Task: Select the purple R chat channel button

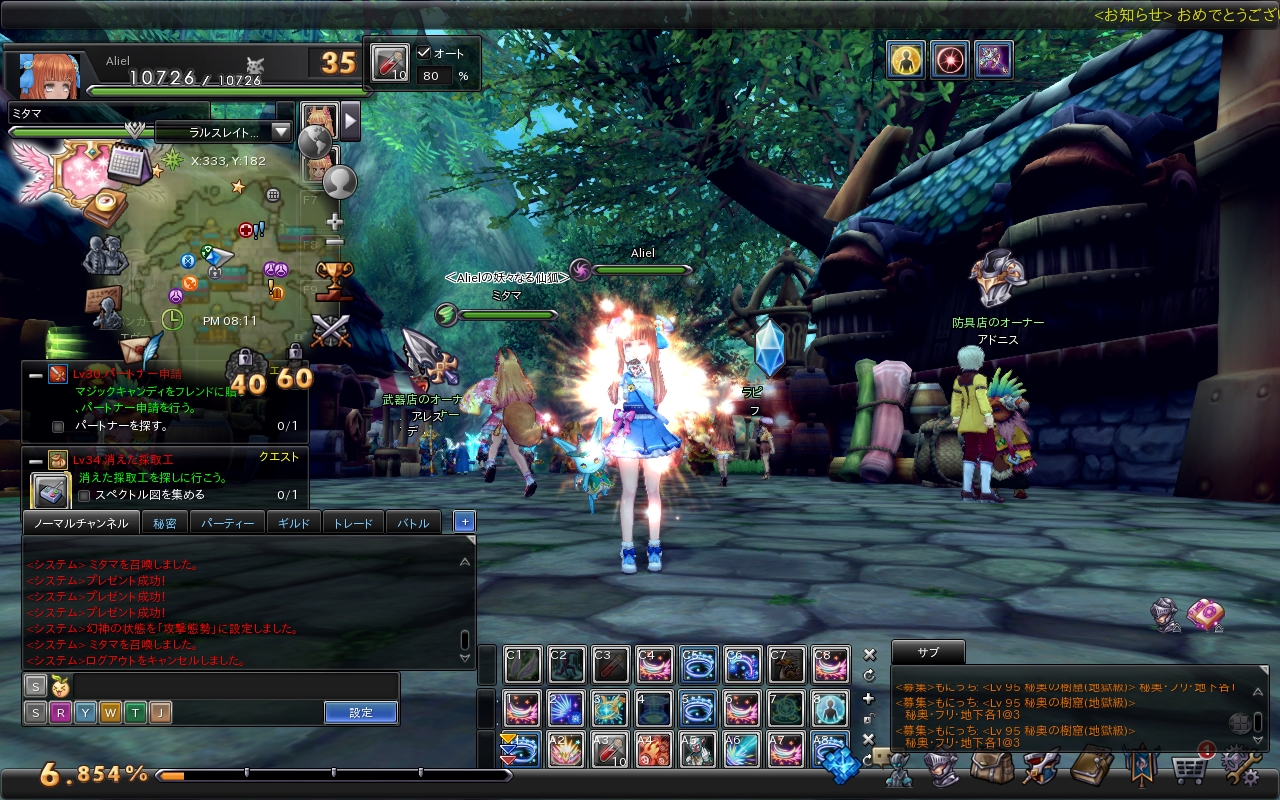Action: tap(60, 713)
